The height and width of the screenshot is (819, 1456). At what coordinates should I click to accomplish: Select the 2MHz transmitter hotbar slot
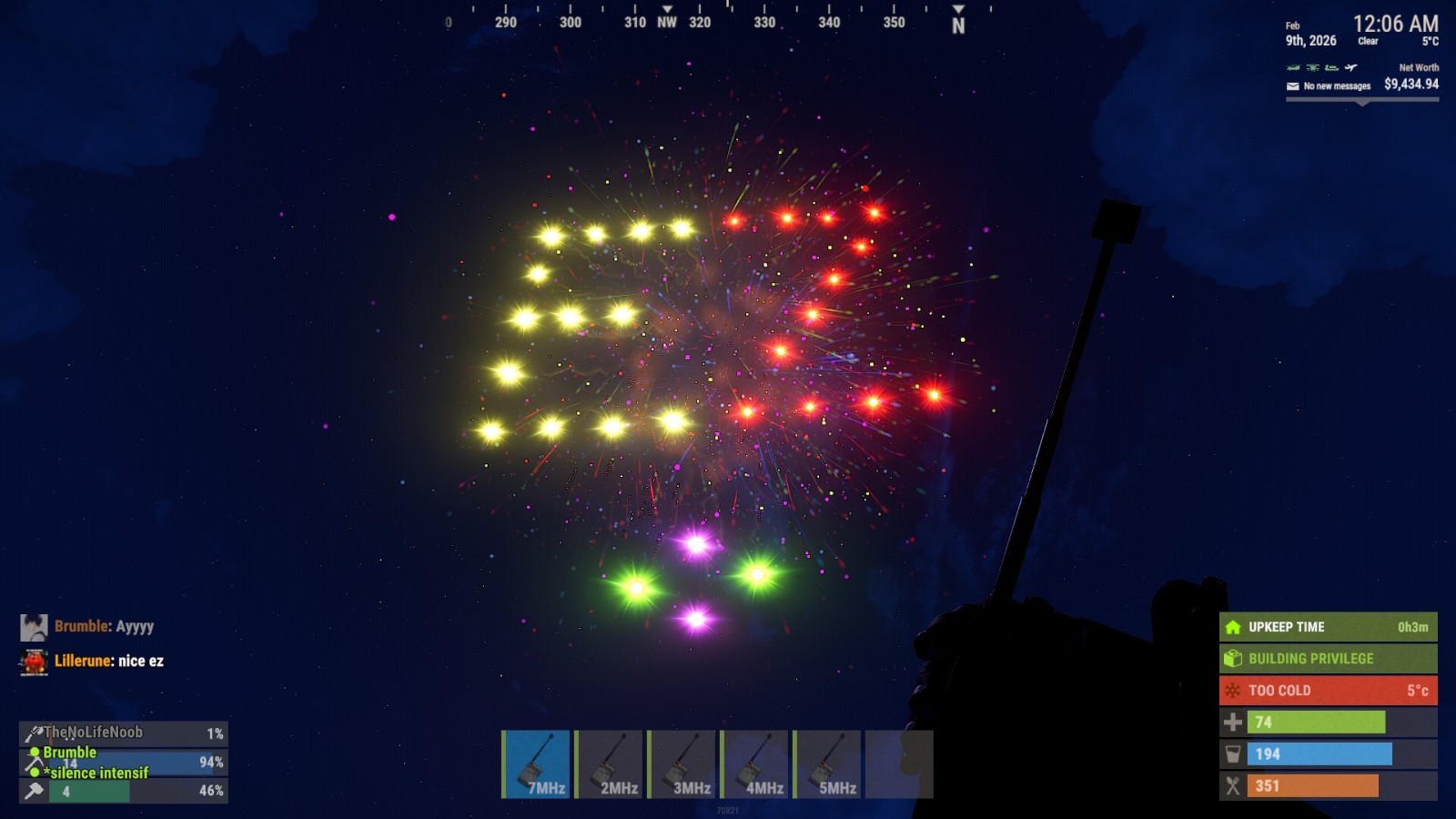610,764
